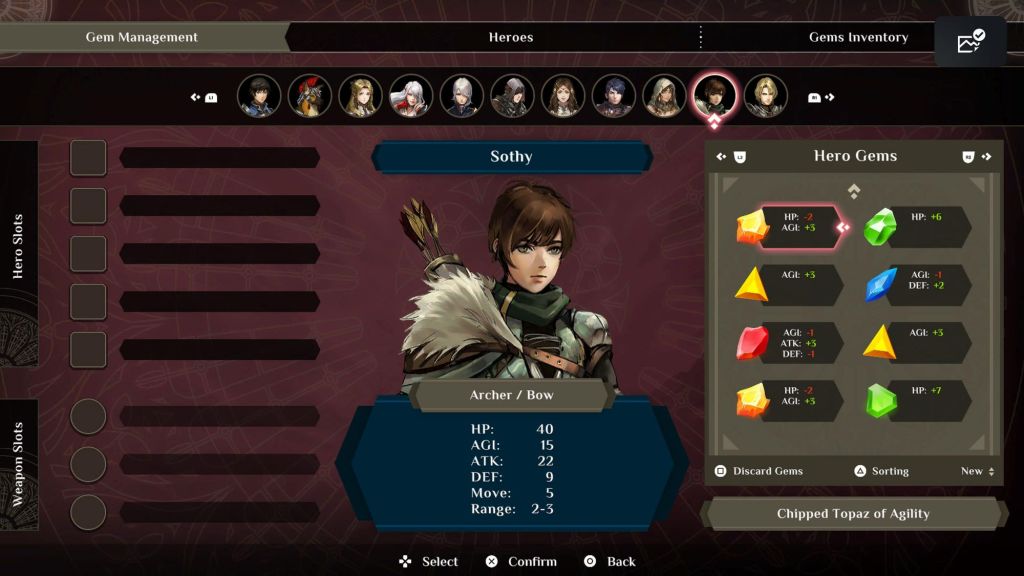Pick the blonde hero portrait at the row's end
The height and width of the screenshot is (576, 1024).
click(x=765, y=96)
